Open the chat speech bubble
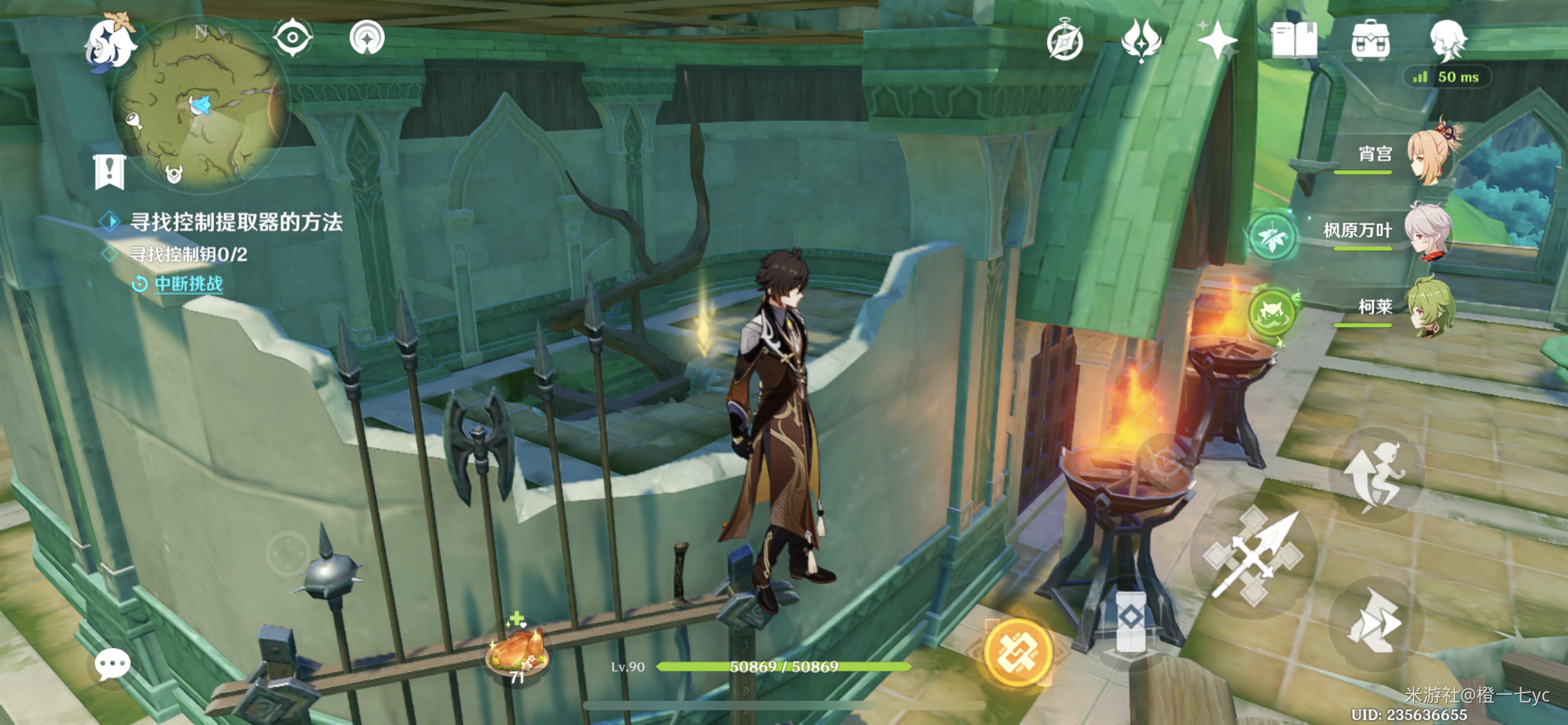The height and width of the screenshot is (725, 1568). coord(112,665)
